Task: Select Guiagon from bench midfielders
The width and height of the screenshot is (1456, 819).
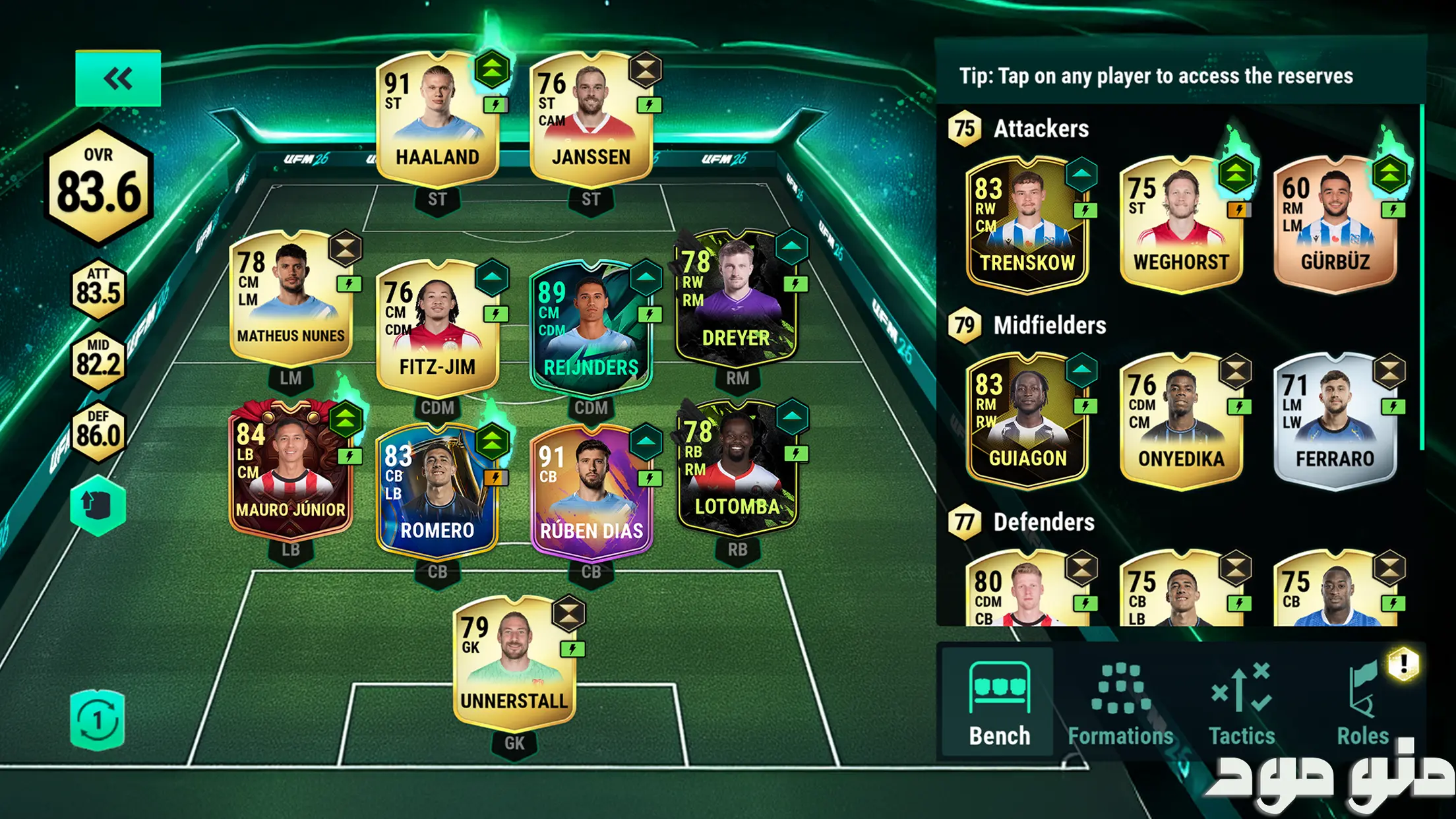Action: (1027, 421)
